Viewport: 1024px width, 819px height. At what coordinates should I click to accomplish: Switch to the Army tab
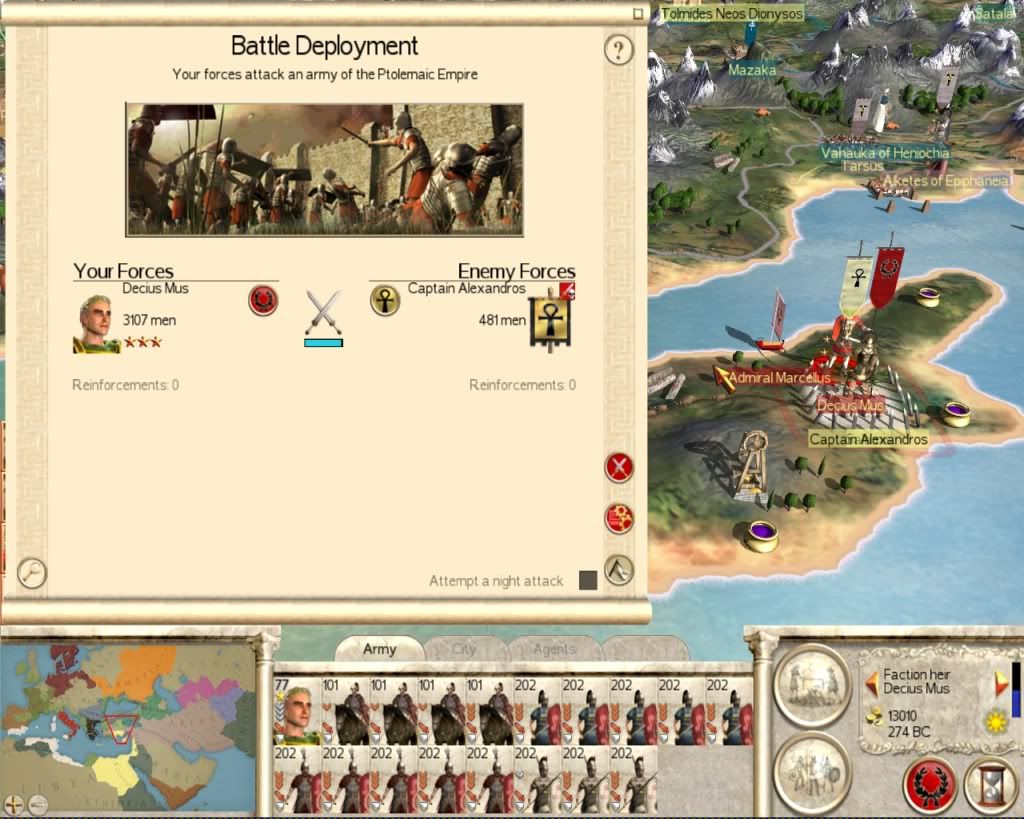pos(380,649)
